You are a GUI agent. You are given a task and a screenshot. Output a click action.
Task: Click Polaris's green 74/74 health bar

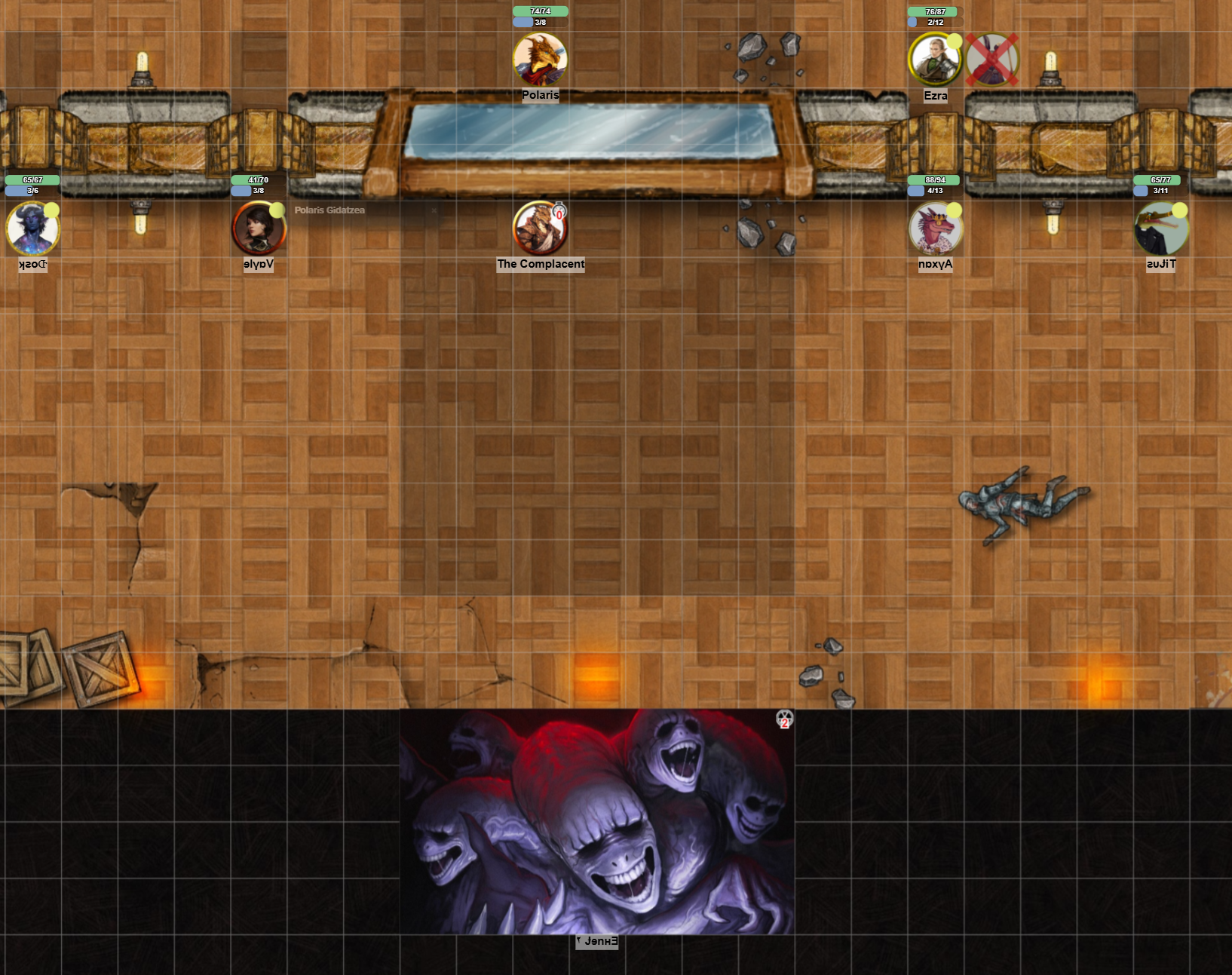[541, 11]
